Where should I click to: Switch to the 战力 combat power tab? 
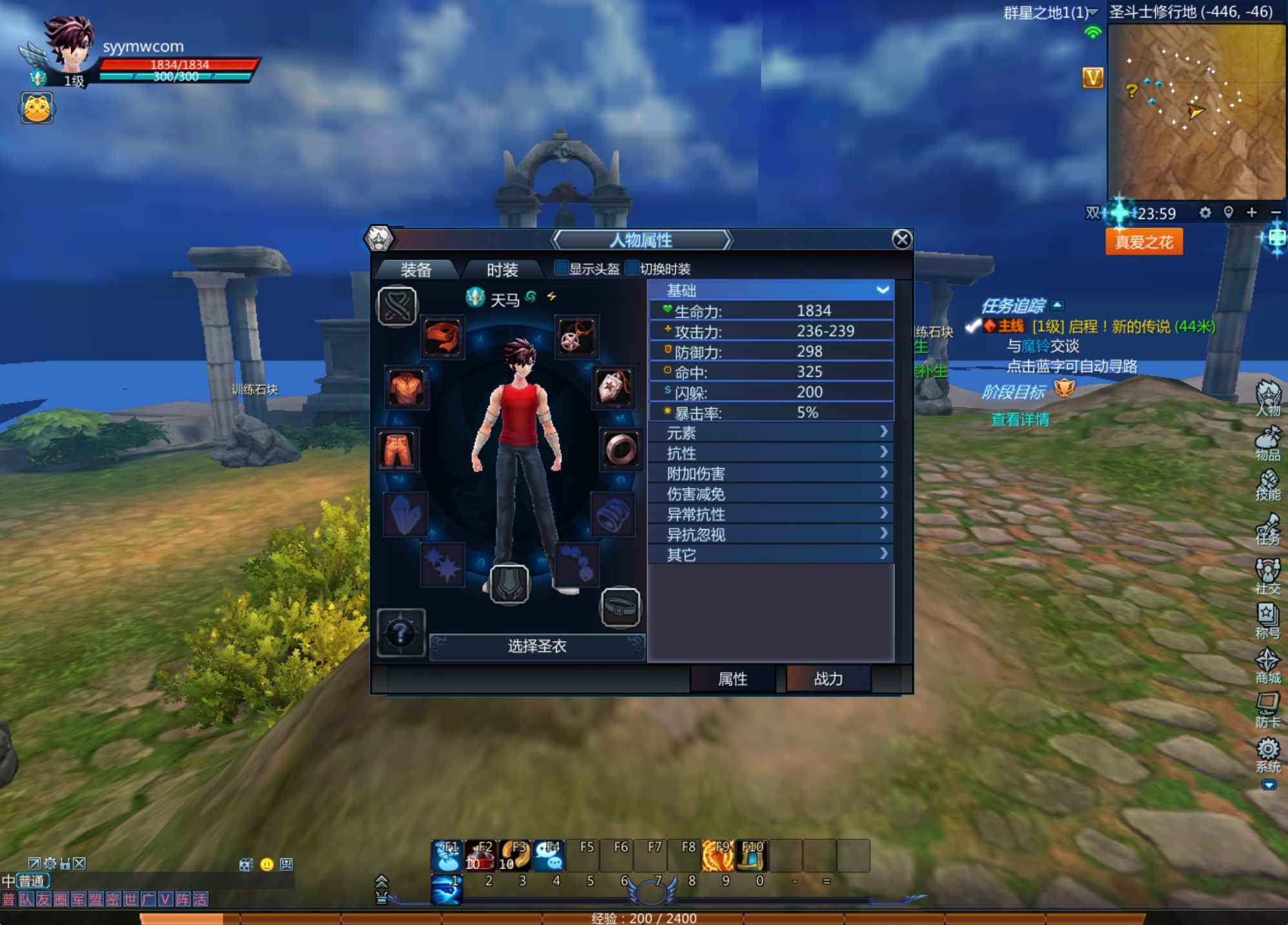tap(827, 679)
